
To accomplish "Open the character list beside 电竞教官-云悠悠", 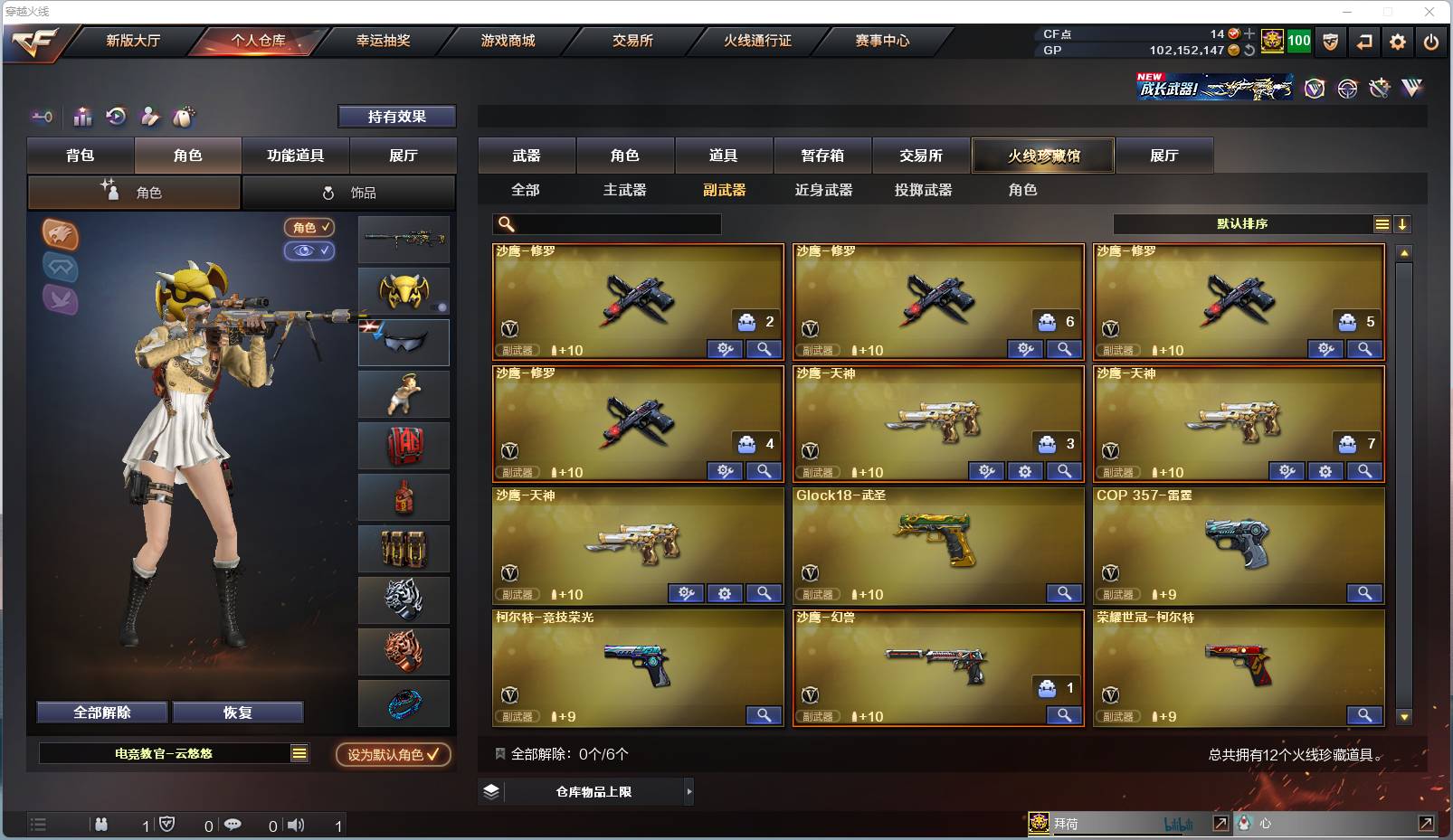I will click(x=299, y=752).
